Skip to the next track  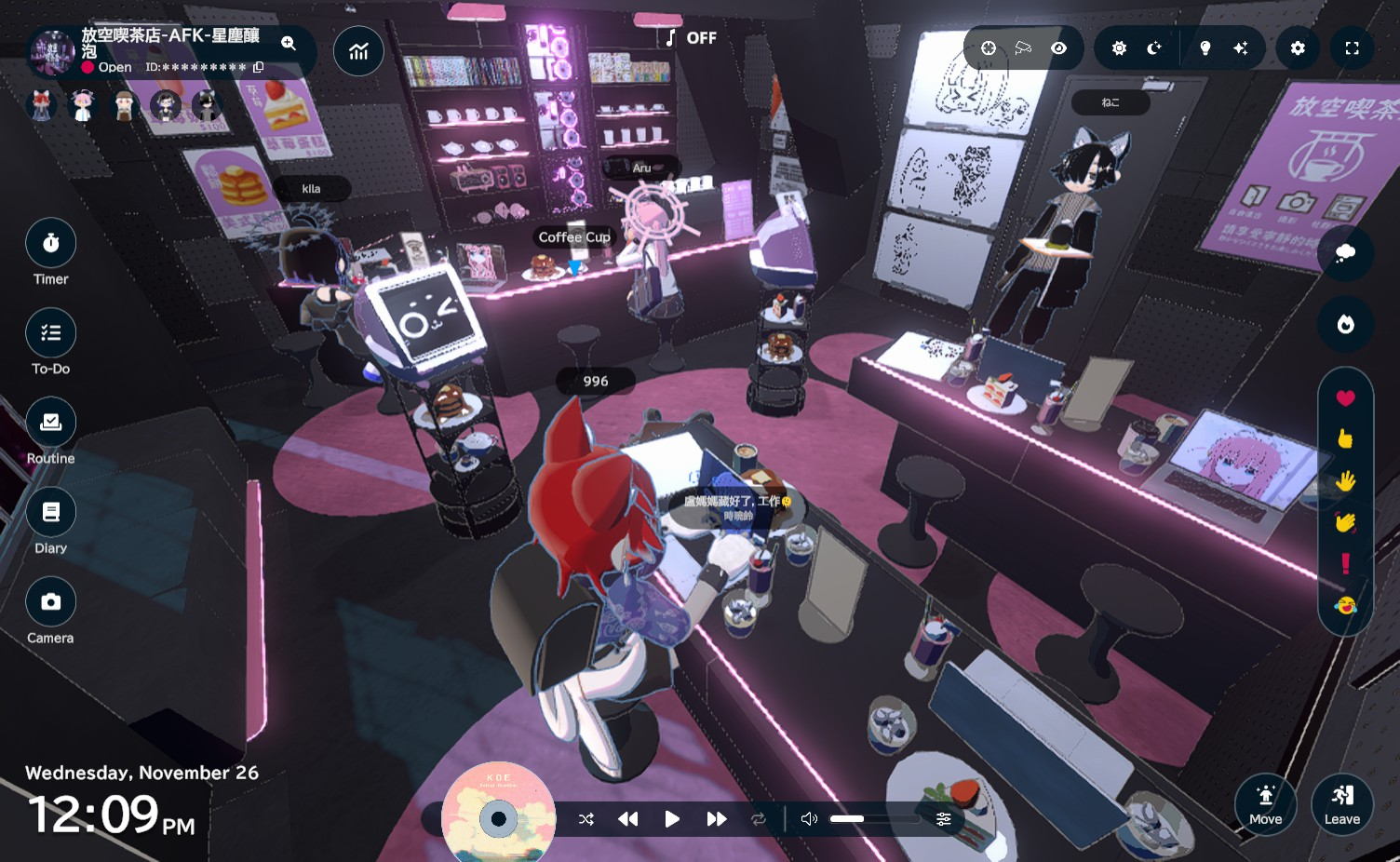click(x=716, y=819)
